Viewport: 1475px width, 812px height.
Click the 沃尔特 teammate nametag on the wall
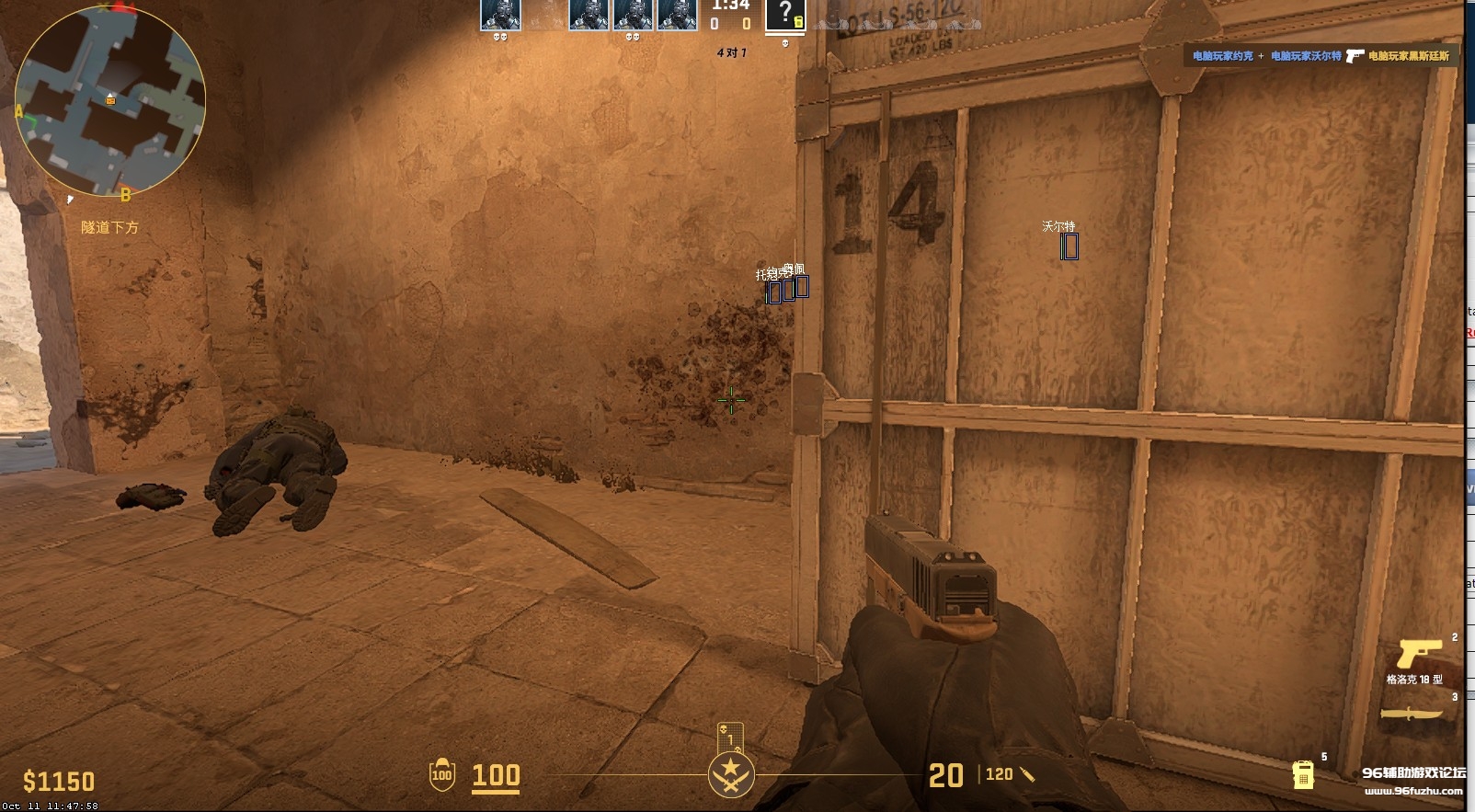1059,225
